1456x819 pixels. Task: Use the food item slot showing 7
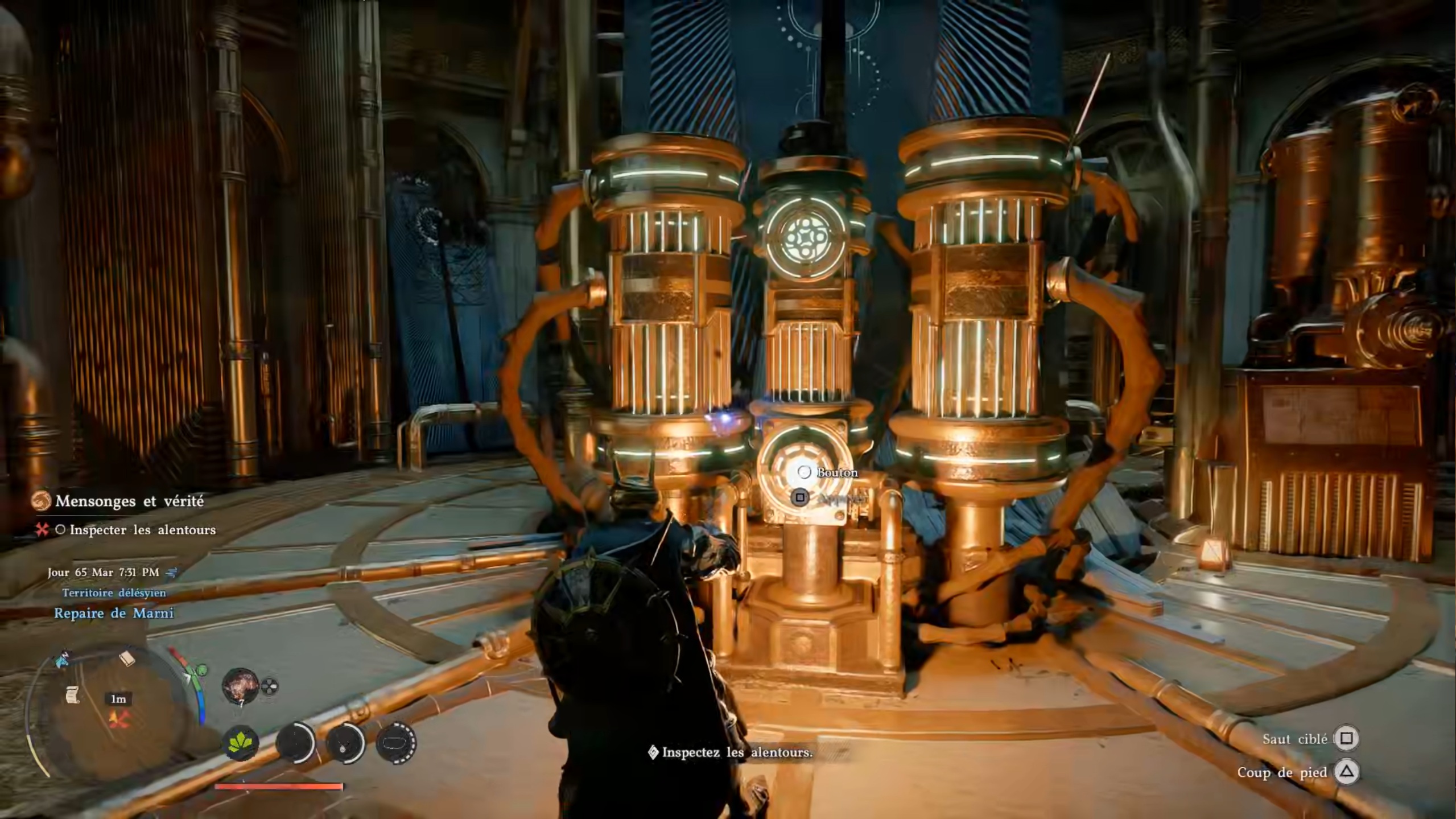coord(240,686)
